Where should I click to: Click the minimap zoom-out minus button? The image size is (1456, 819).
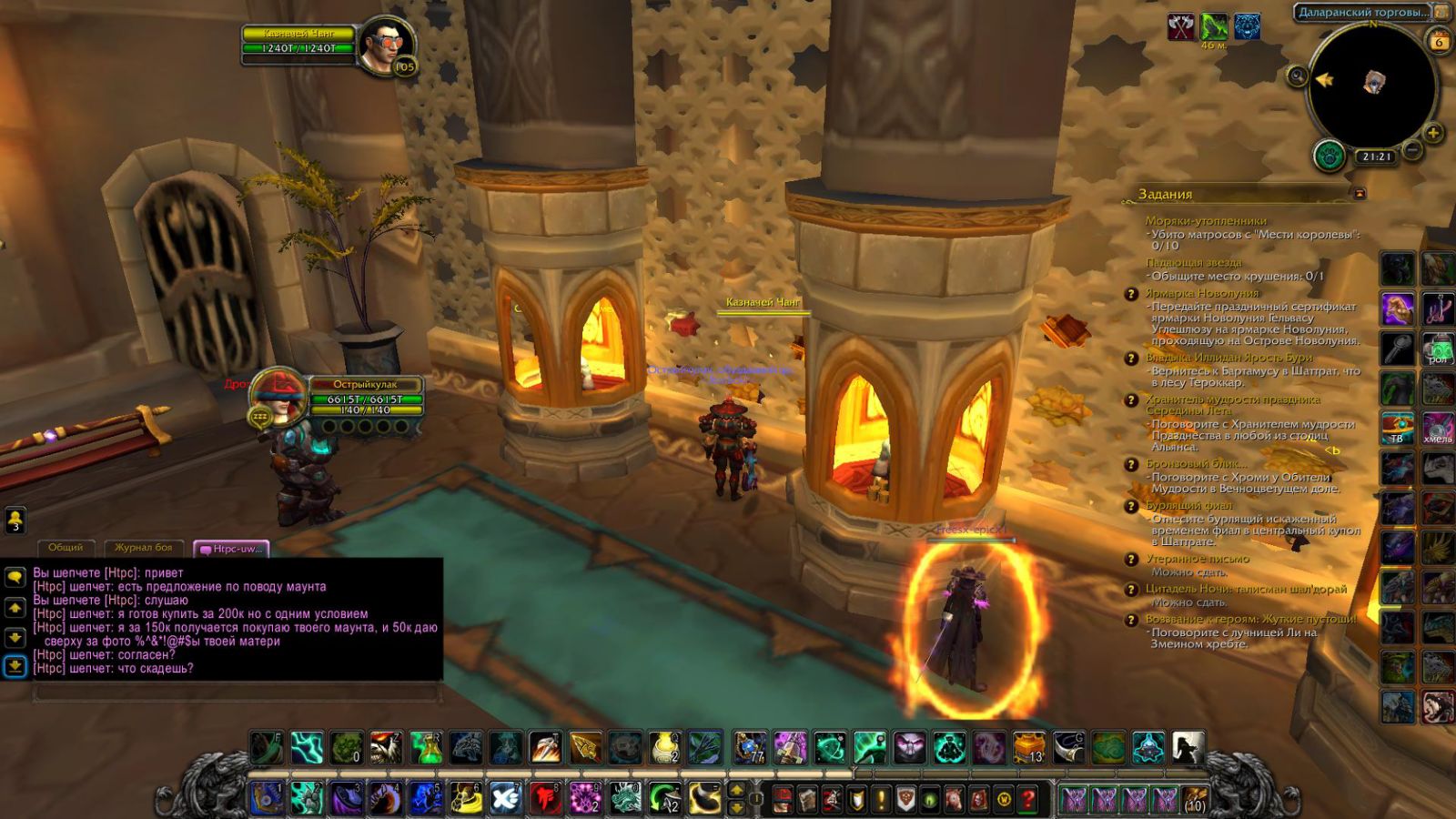(1411, 149)
